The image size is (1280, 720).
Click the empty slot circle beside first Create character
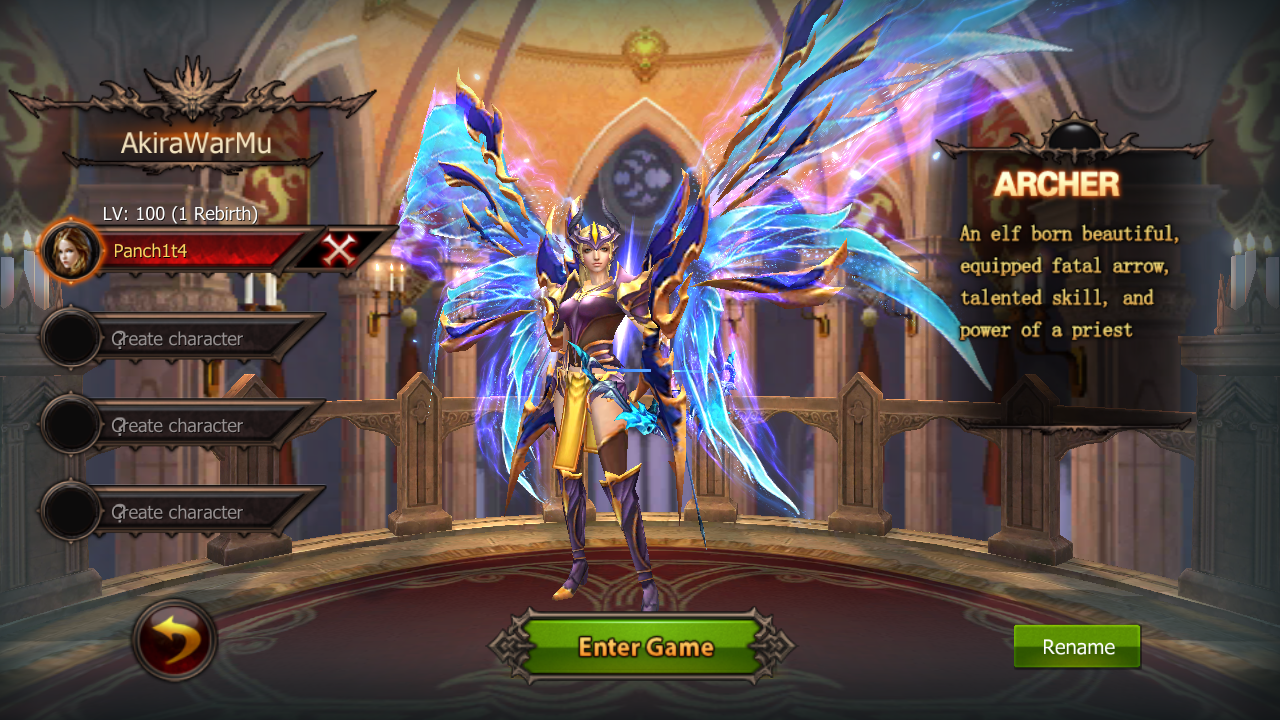pos(70,338)
